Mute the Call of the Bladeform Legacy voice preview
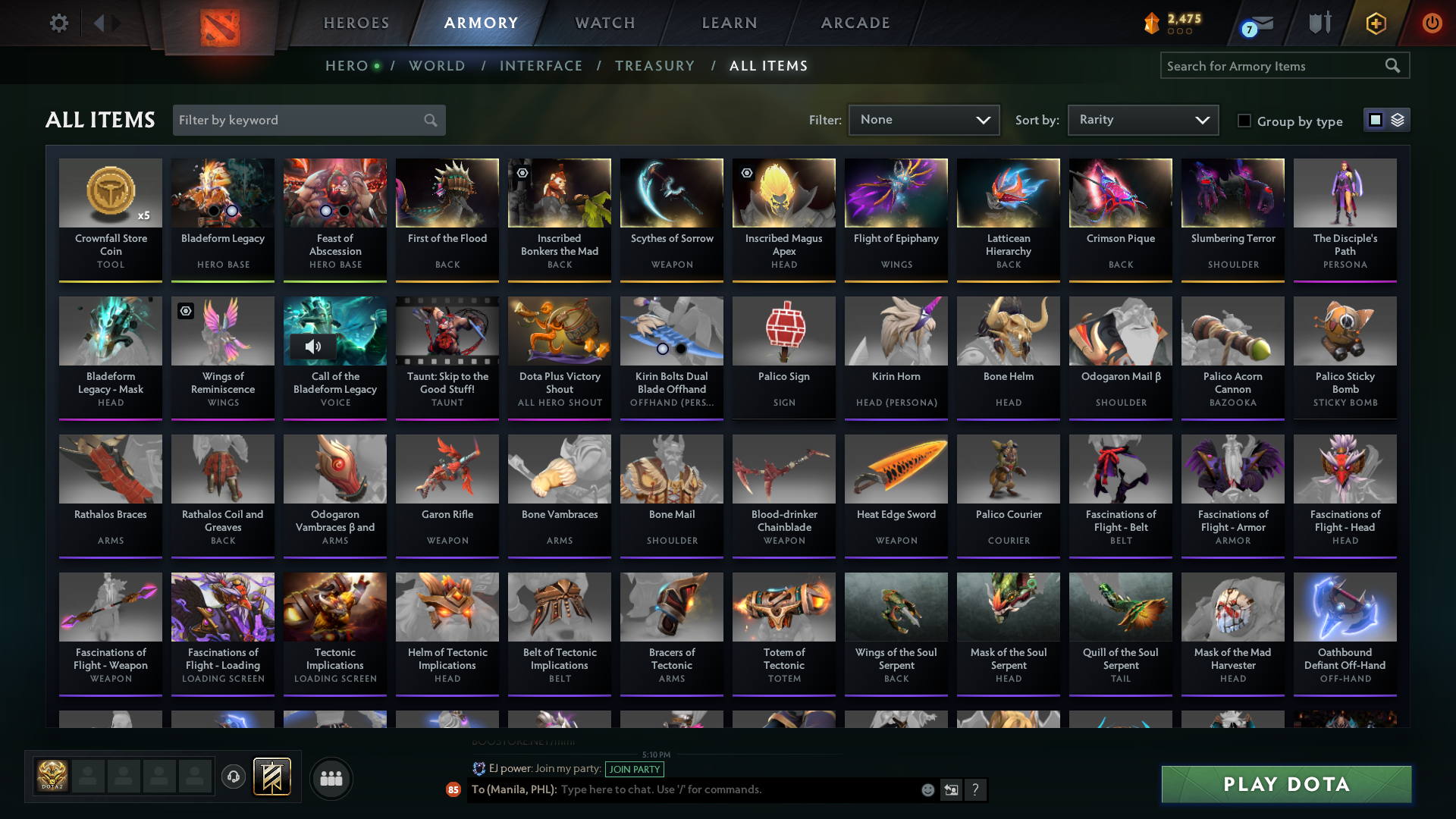This screenshot has height=819, width=1456. click(x=314, y=347)
